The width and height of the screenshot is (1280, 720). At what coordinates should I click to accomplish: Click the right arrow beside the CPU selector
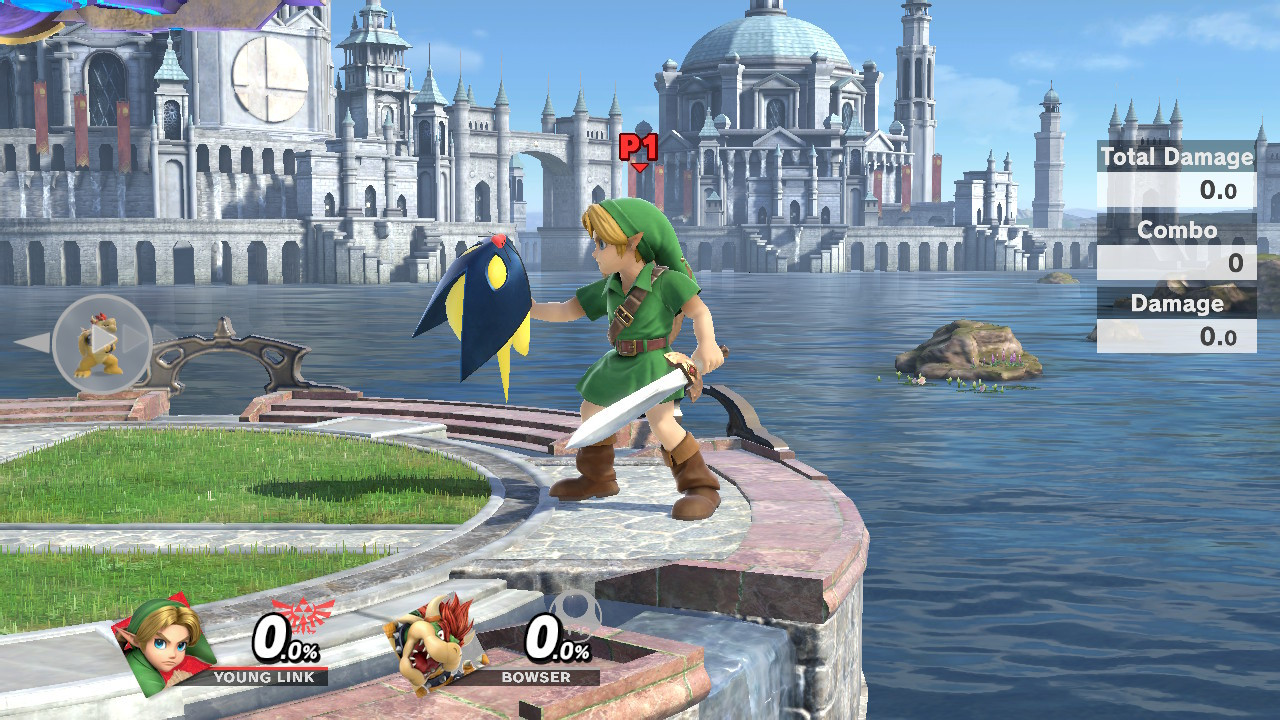[x=132, y=340]
